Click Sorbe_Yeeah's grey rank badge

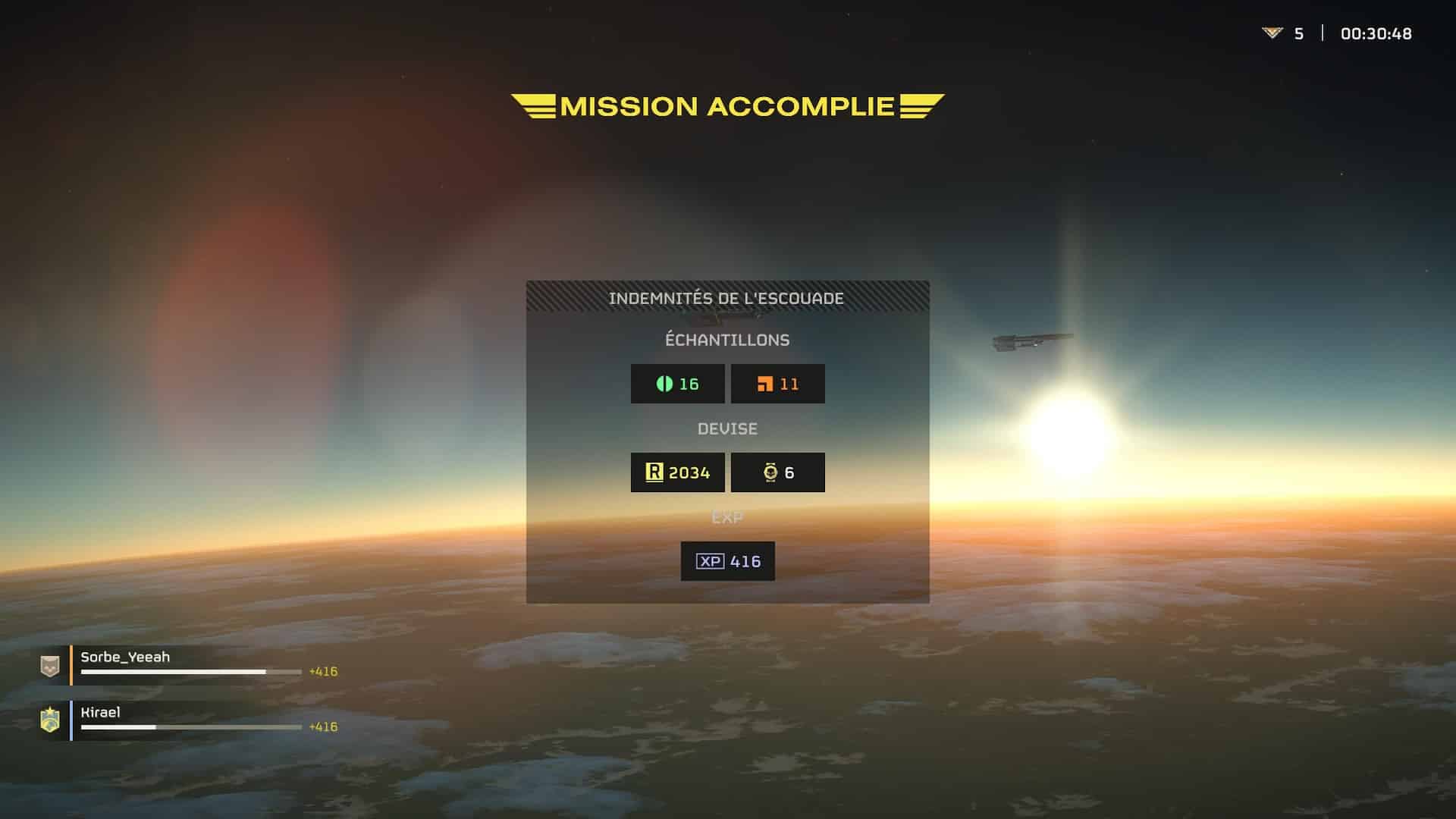coord(50,666)
